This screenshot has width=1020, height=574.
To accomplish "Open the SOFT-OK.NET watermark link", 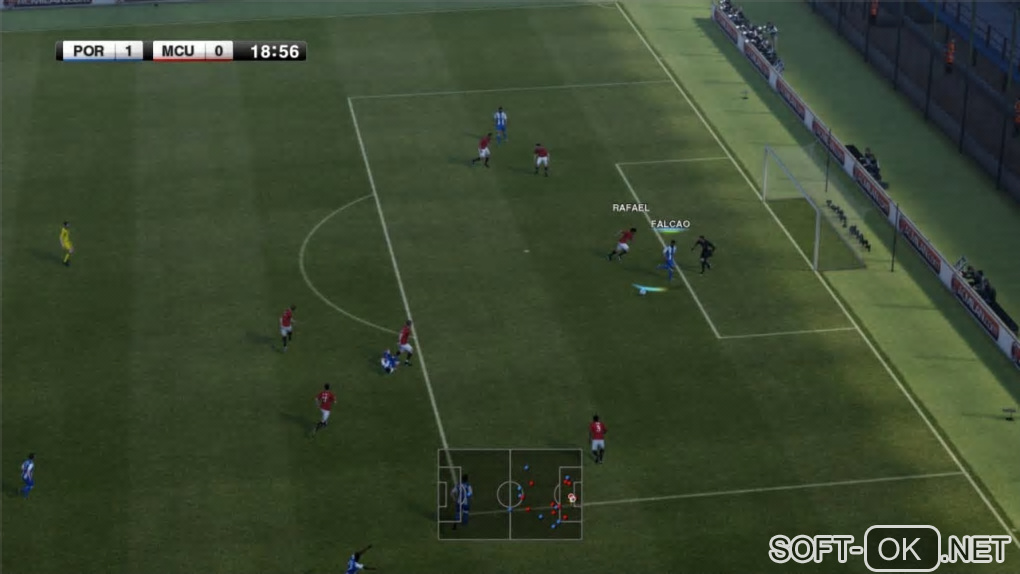I will [x=890, y=548].
